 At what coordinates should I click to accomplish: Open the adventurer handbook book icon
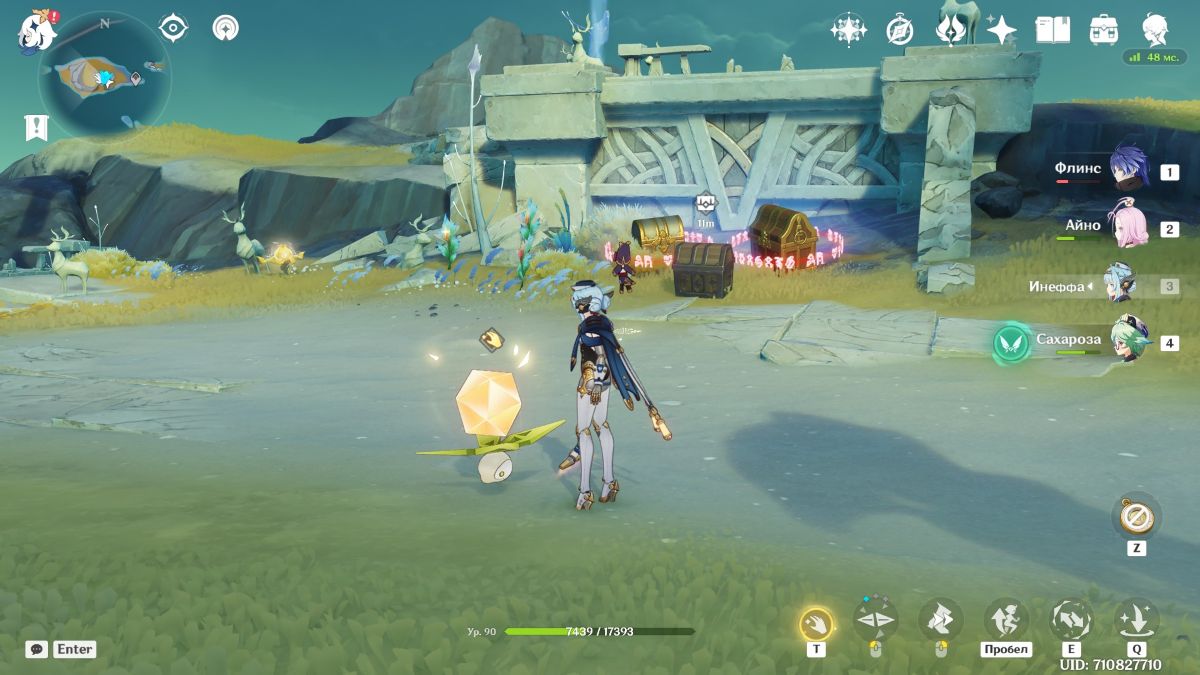[x=1052, y=29]
